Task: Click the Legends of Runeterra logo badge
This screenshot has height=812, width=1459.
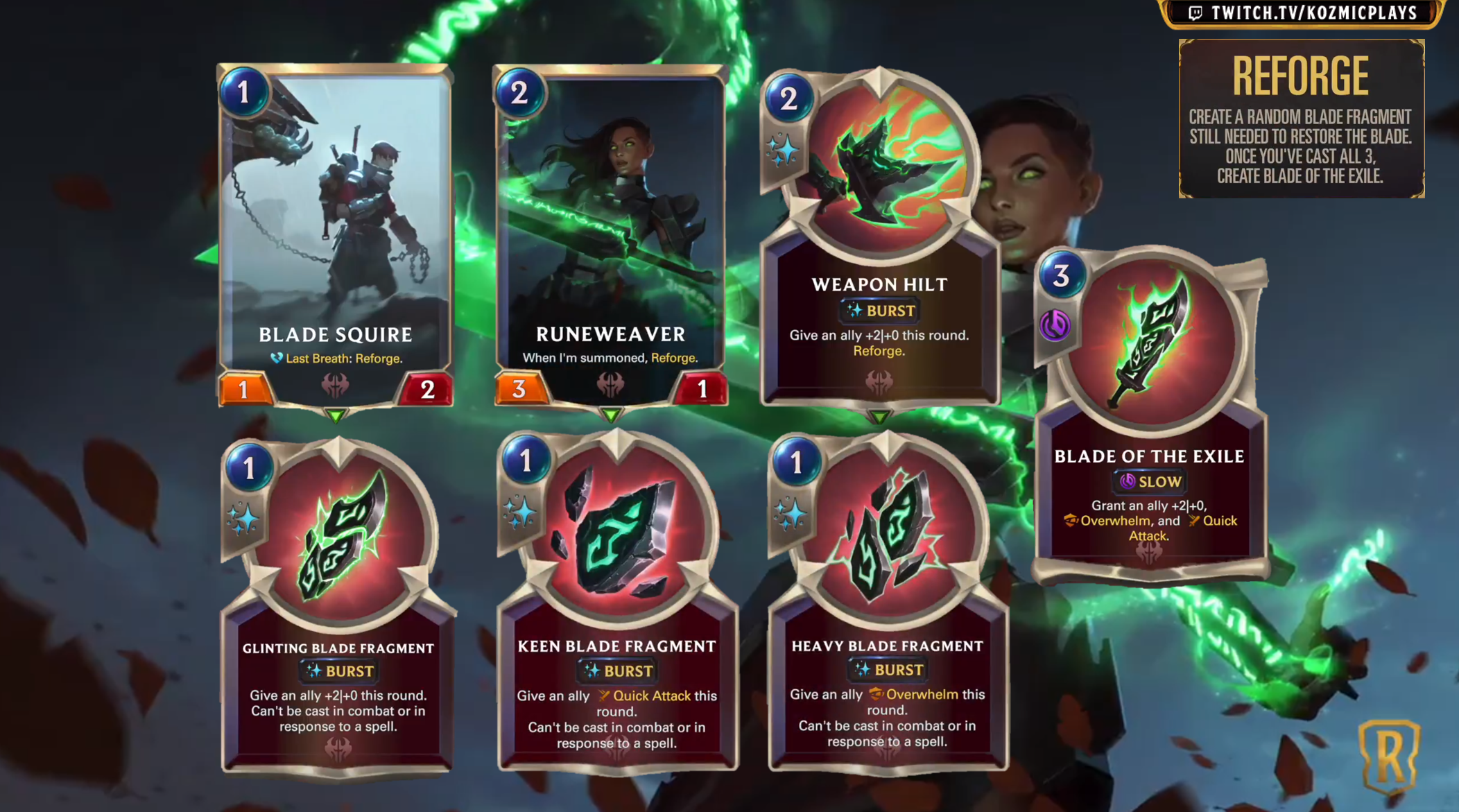Action: pyautogui.click(x=1389, y=757)
